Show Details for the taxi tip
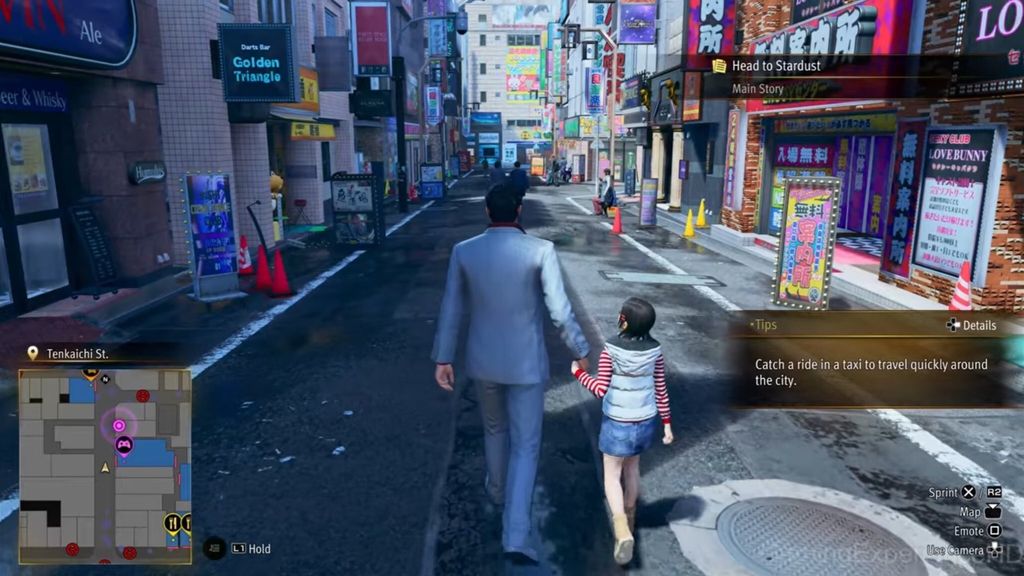The image size is (1024, 576). [x=970, y=325]
